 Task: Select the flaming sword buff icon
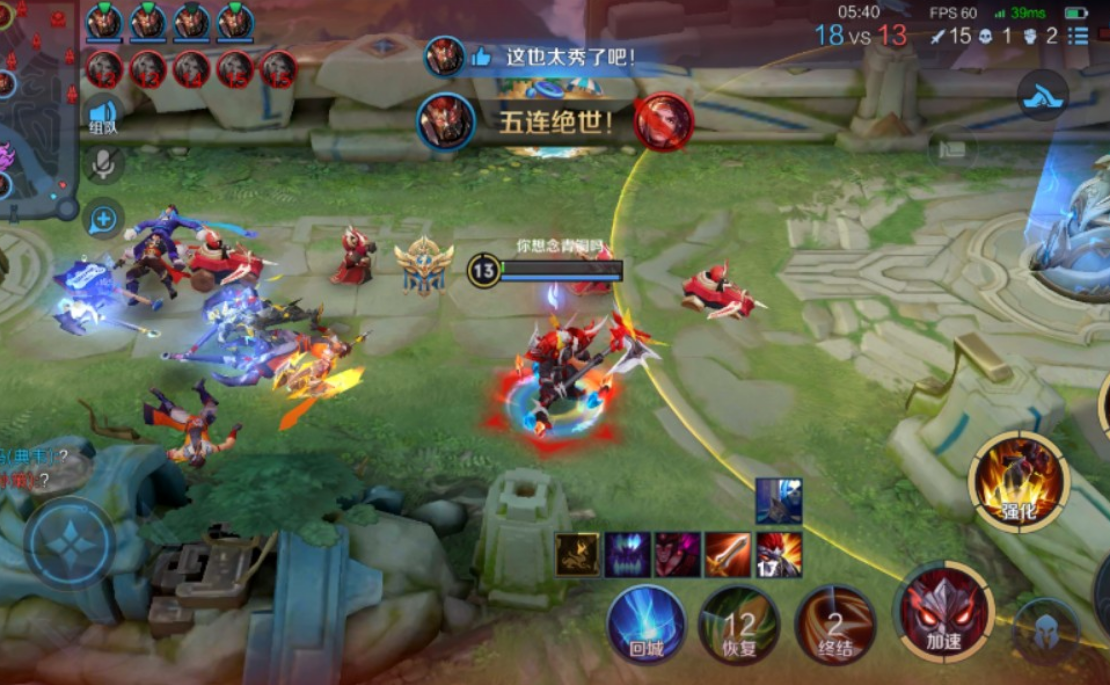728,553
